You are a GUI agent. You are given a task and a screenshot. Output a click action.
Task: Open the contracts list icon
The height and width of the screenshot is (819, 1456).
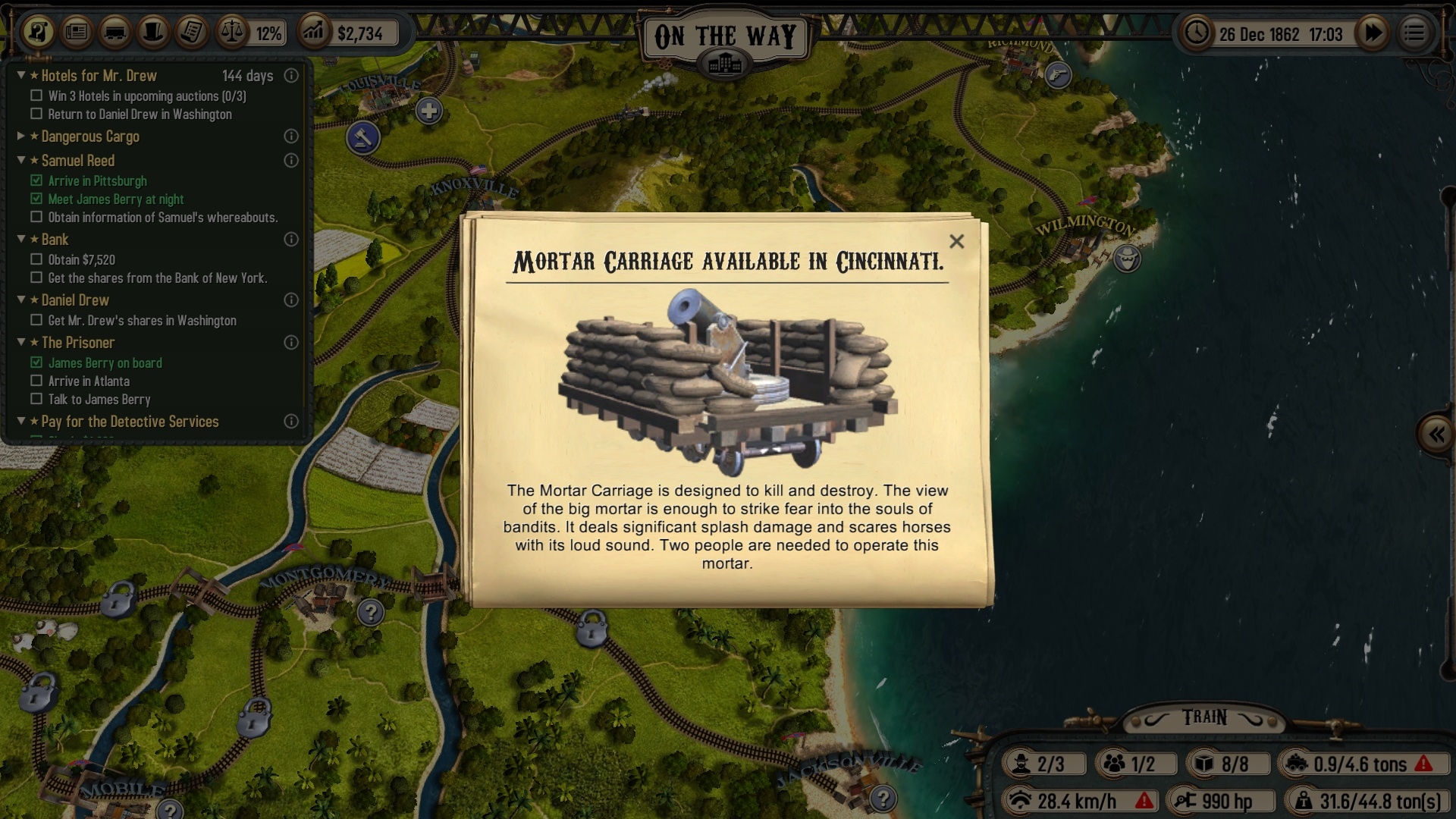point(193,33)
